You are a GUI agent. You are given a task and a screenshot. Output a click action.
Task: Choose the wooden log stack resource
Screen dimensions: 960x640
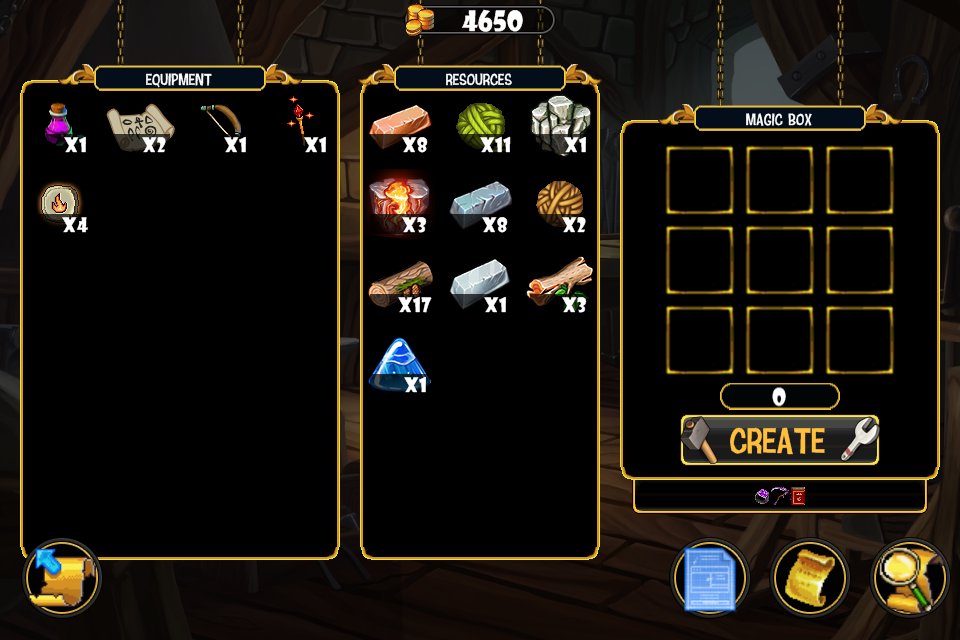[399, 283]
